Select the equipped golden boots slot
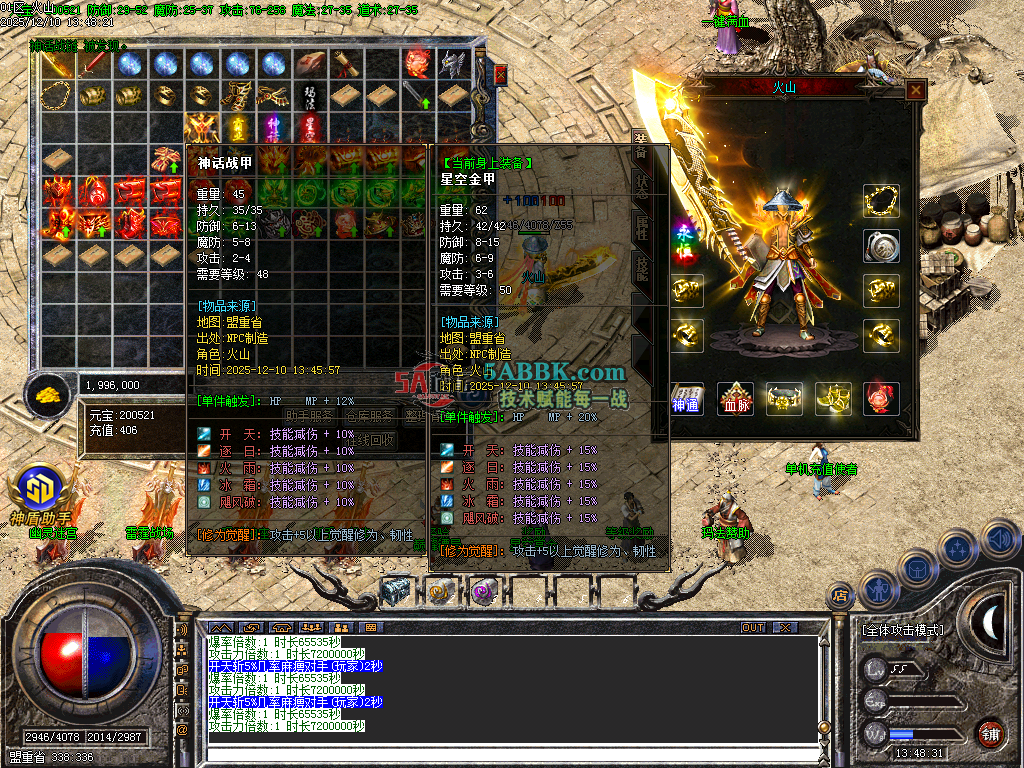The image size is (1024, 768). (833, 399)
